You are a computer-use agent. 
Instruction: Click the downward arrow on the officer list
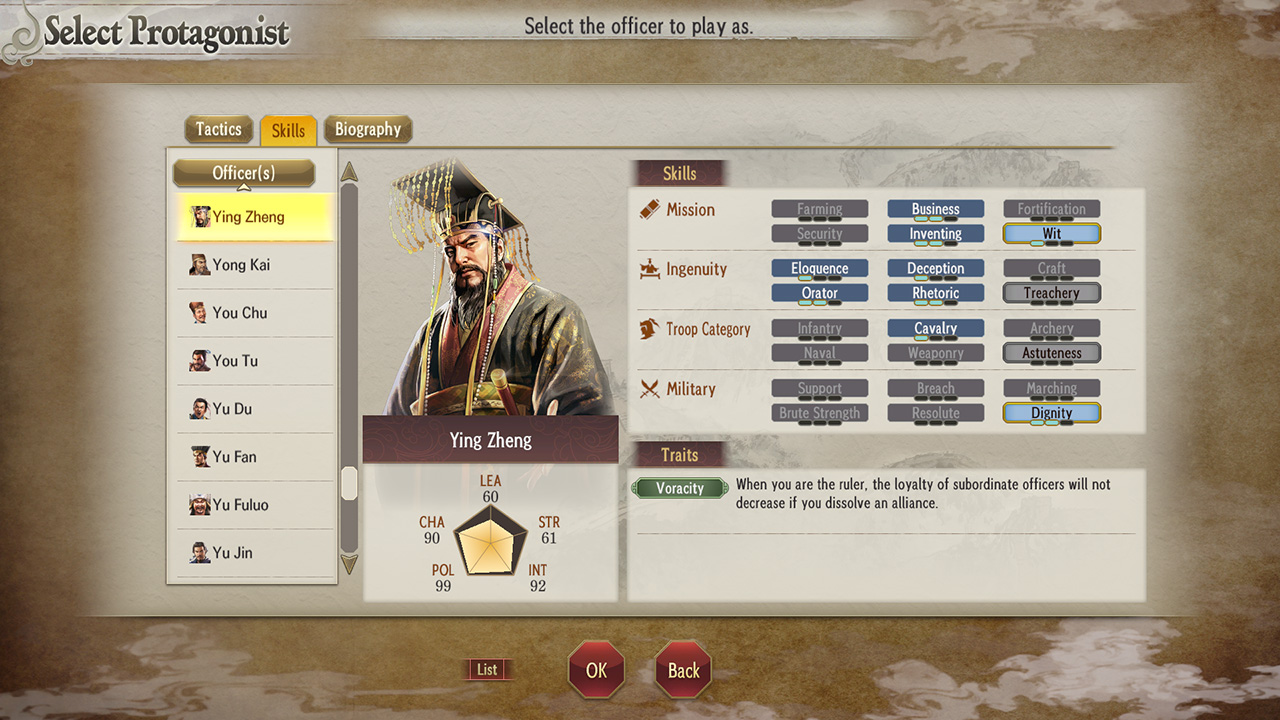click(349, 565)
